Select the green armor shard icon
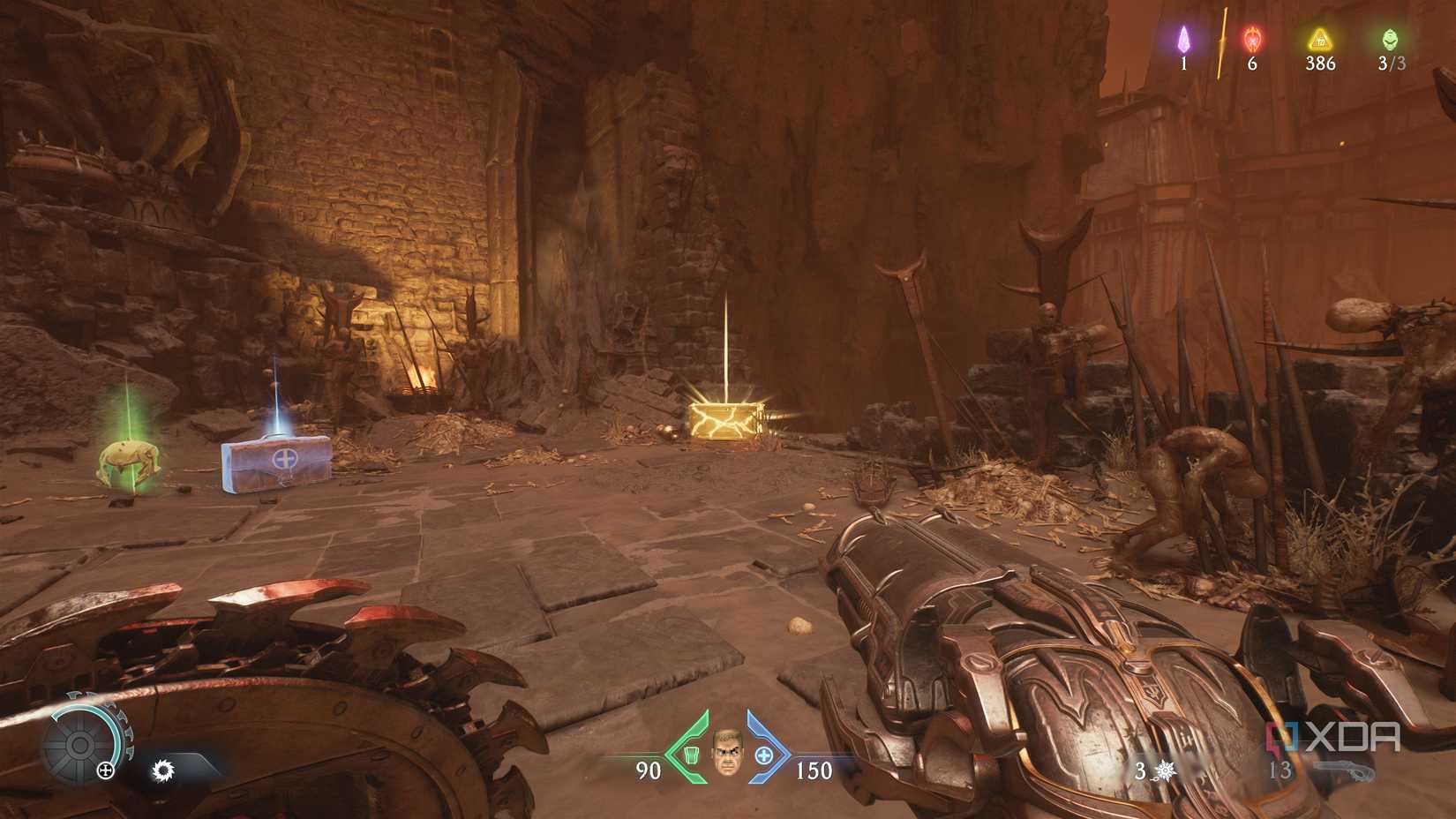 (692, 755)
